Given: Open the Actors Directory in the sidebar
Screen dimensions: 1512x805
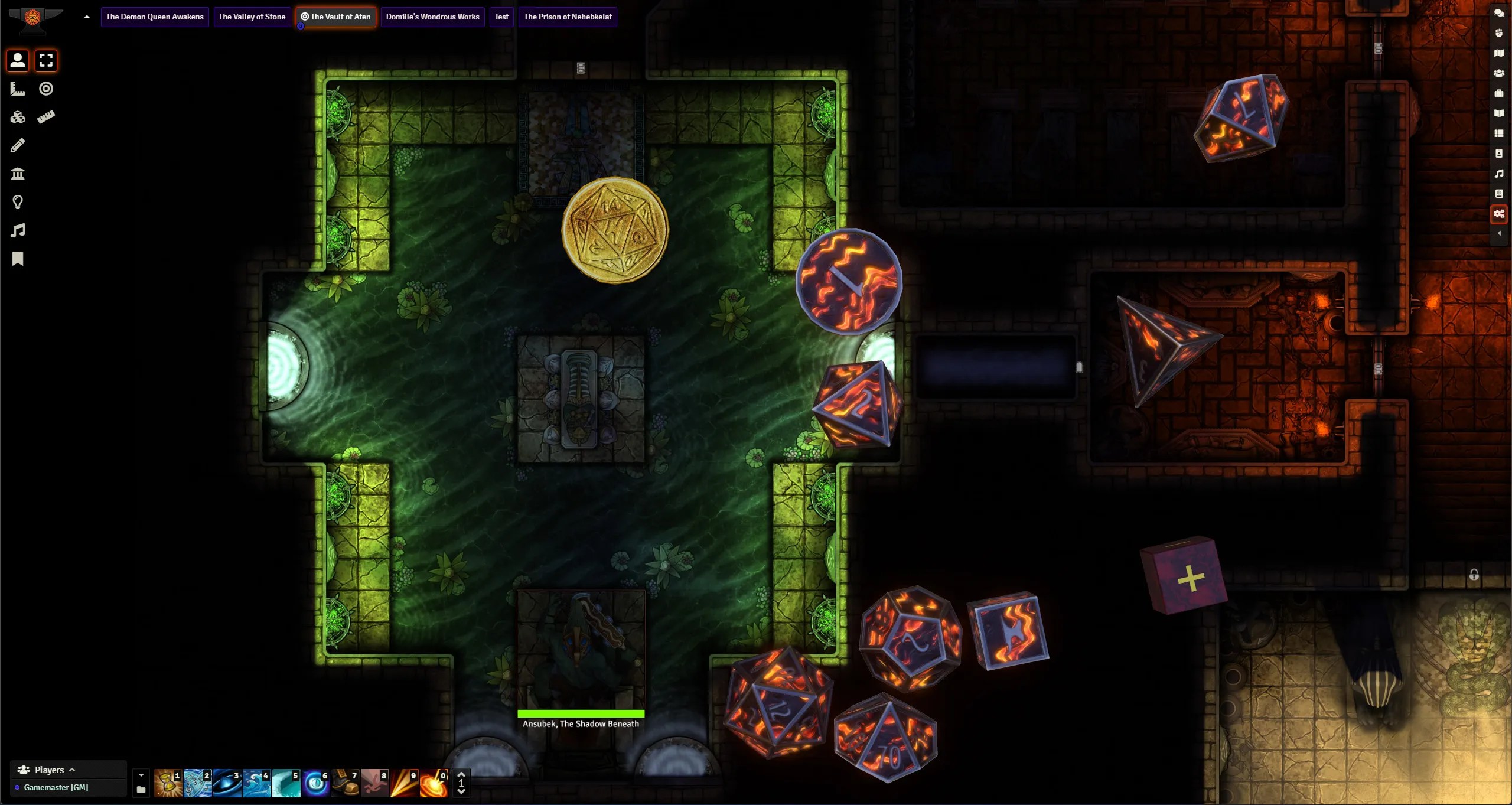Looking at the screenshot, I should pos(1500,73).
